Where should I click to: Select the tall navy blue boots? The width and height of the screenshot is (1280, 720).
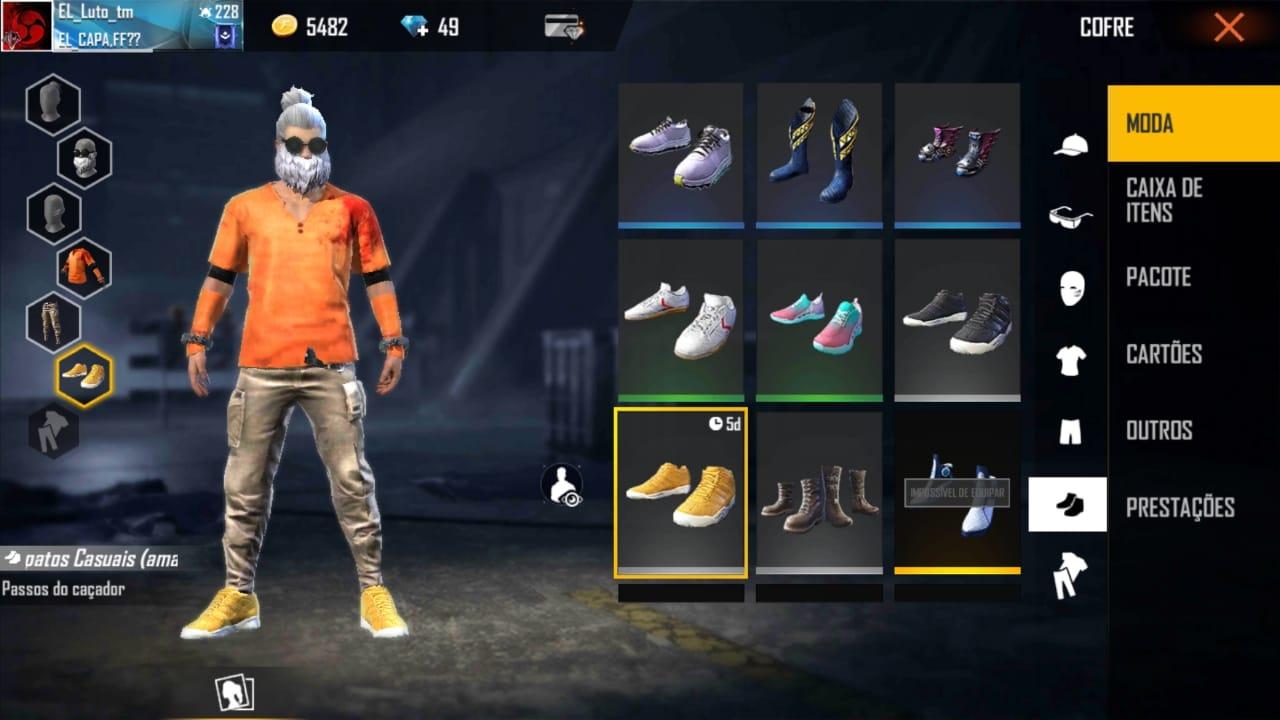coord(819,150)
